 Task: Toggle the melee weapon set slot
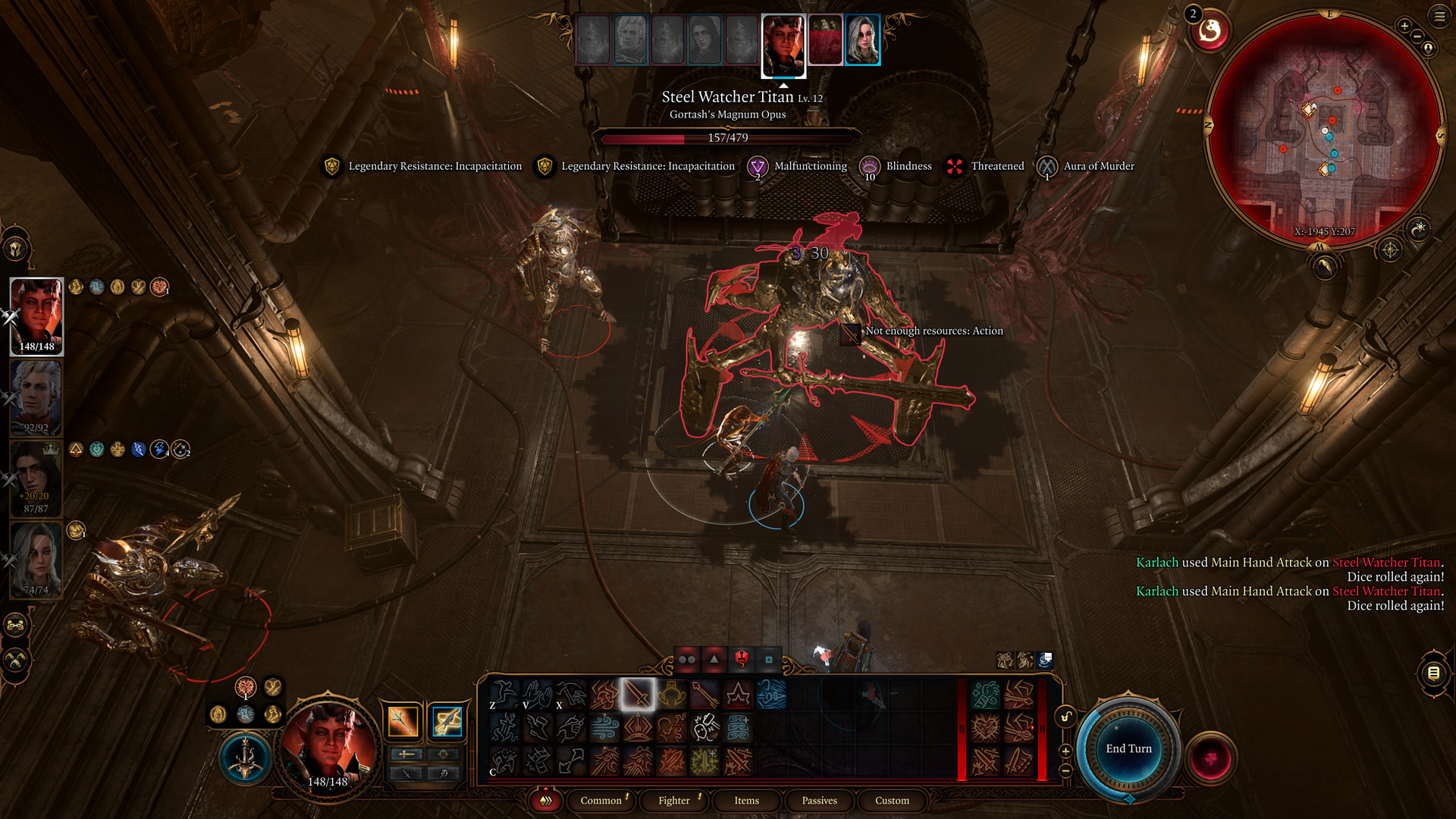tap(403, 721)
